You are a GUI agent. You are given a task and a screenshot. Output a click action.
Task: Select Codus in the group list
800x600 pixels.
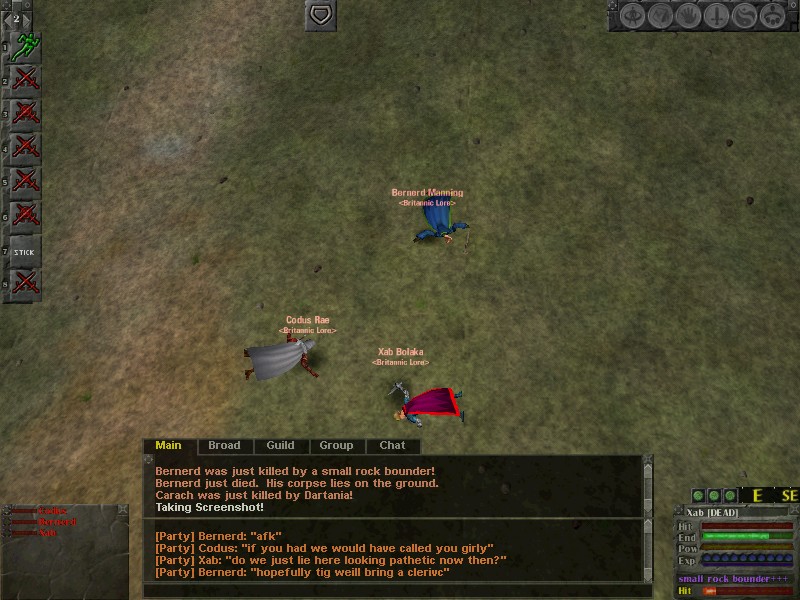coord(53,511)
